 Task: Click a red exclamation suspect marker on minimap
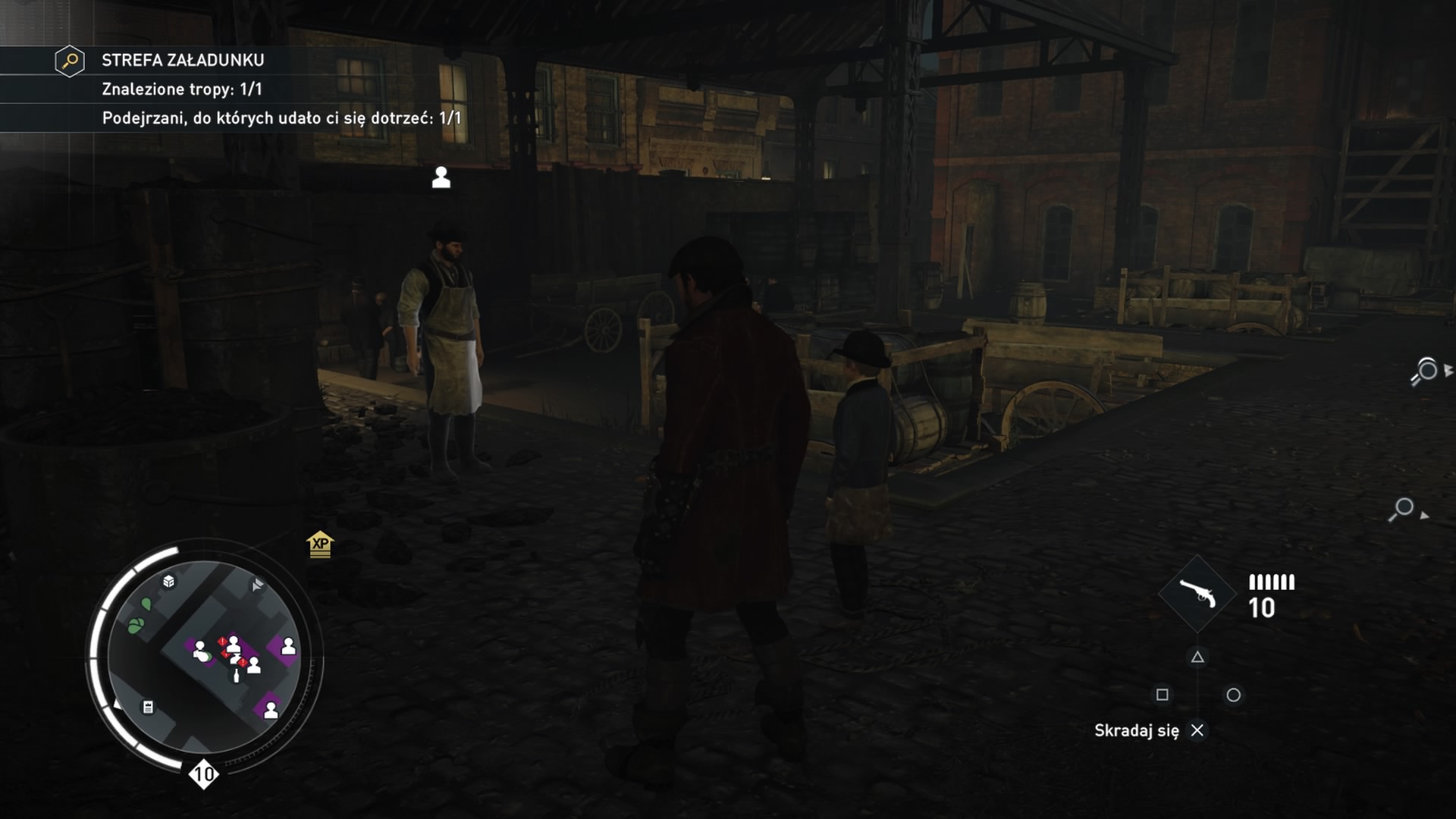(x=222, y=641)
